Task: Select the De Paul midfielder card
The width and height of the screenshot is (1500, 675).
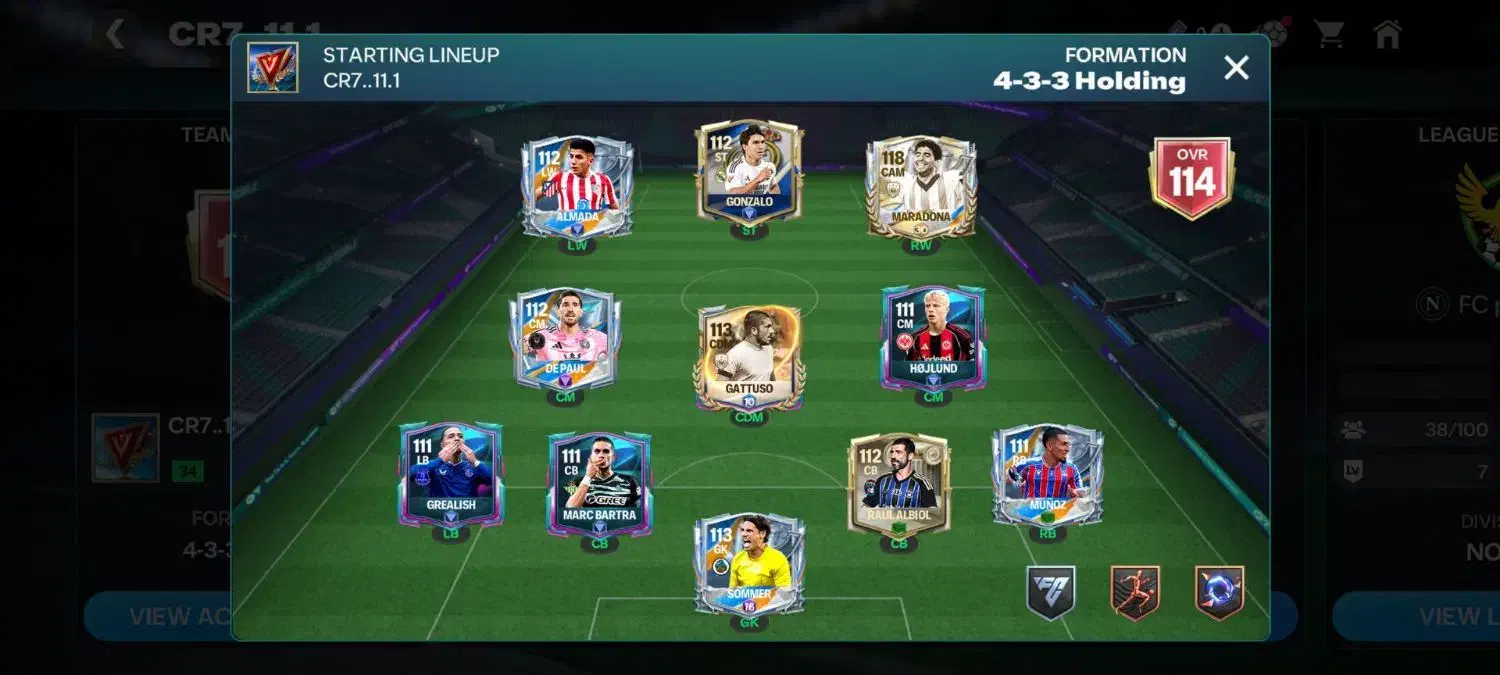Action: 565,338
